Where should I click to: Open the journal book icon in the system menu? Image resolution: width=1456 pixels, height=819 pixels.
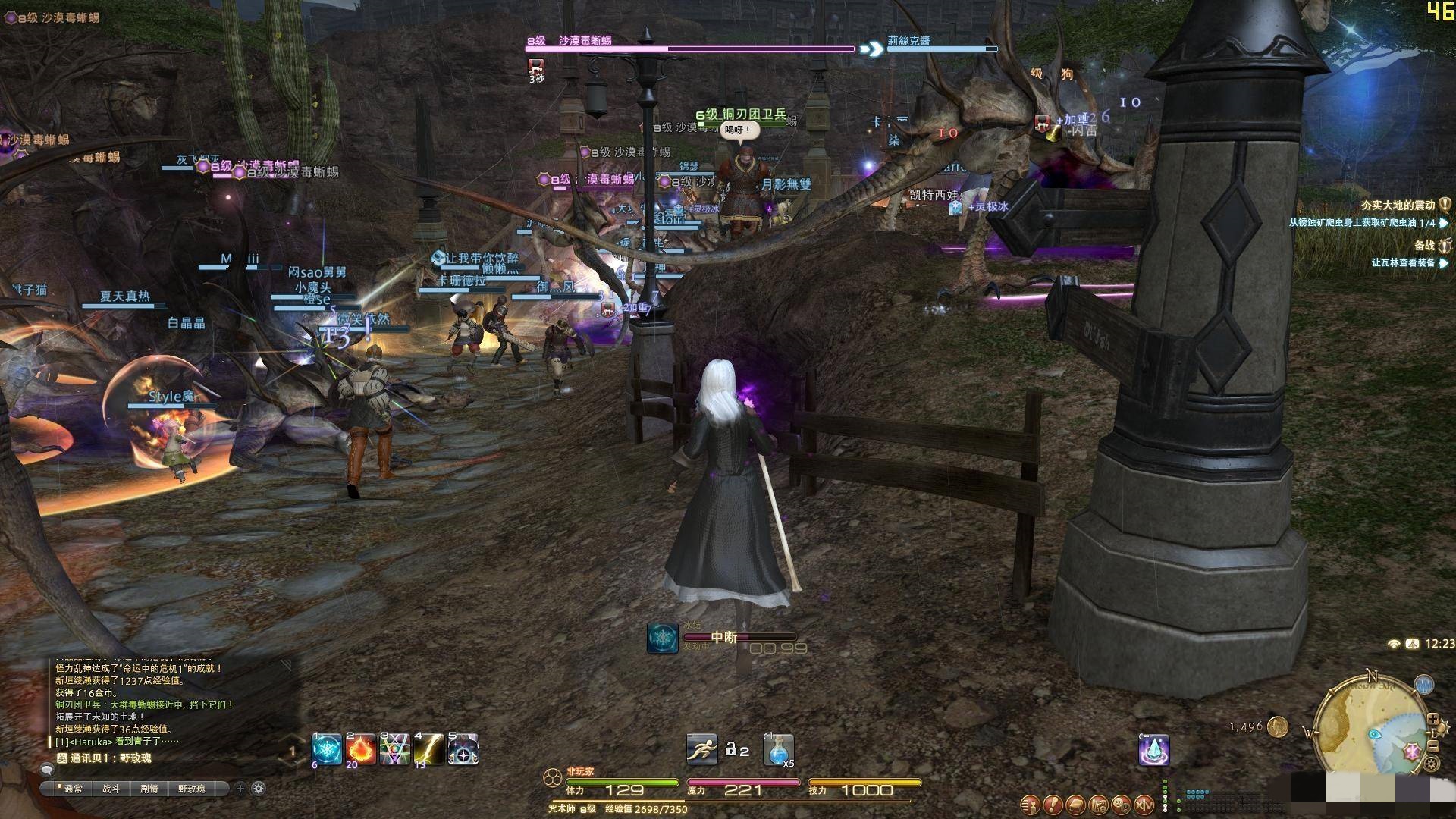pyautogui.click(x=1075, y=804)
